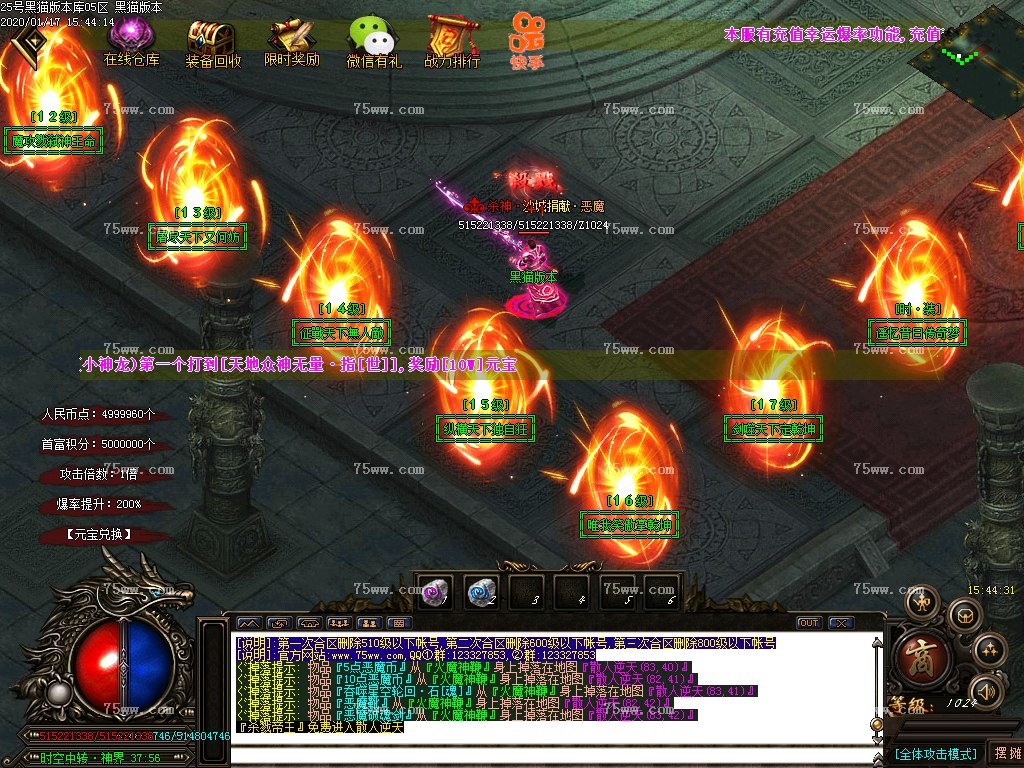Open the cube-shaped bag button
Viewport: 1024px width, 768px height.
click(964, 615)
